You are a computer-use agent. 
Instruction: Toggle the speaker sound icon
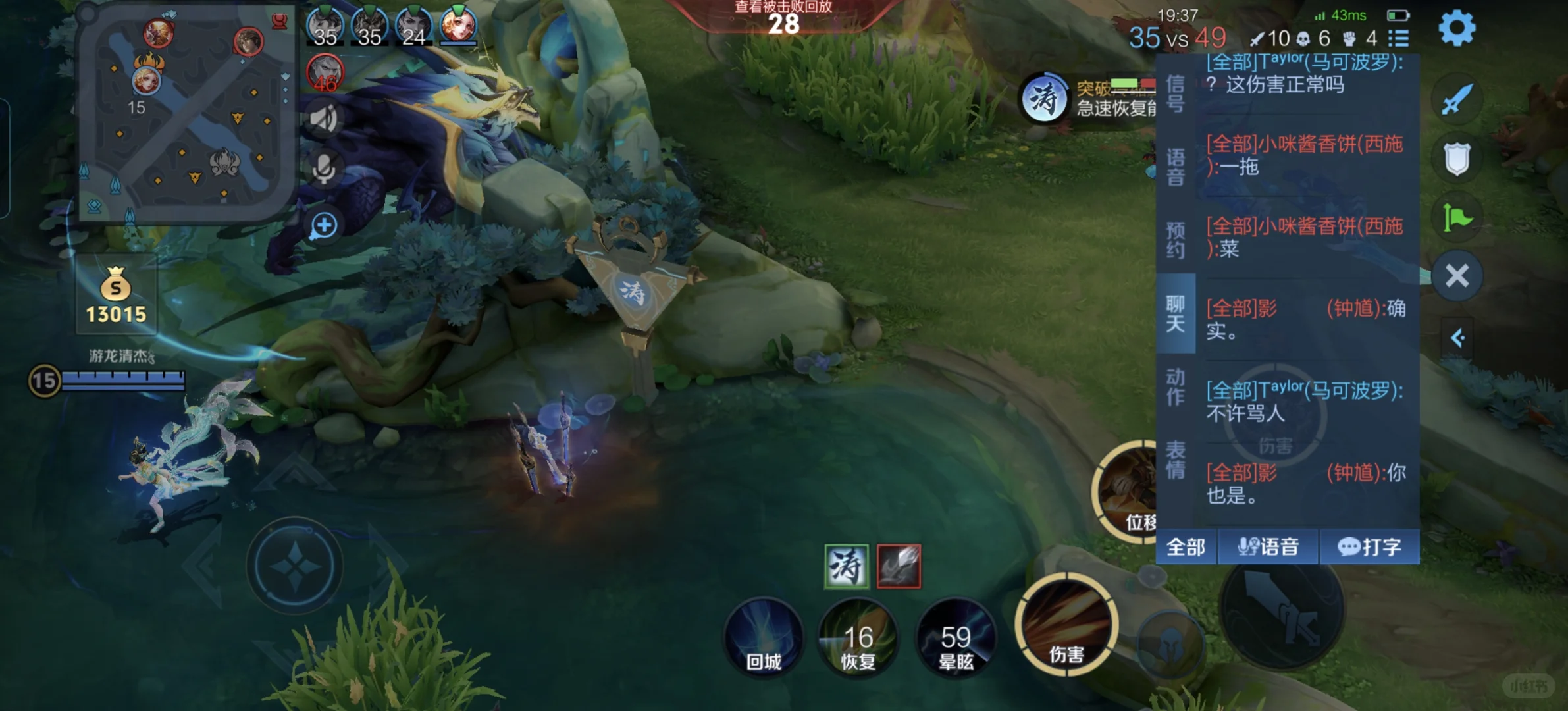[324, 118]
